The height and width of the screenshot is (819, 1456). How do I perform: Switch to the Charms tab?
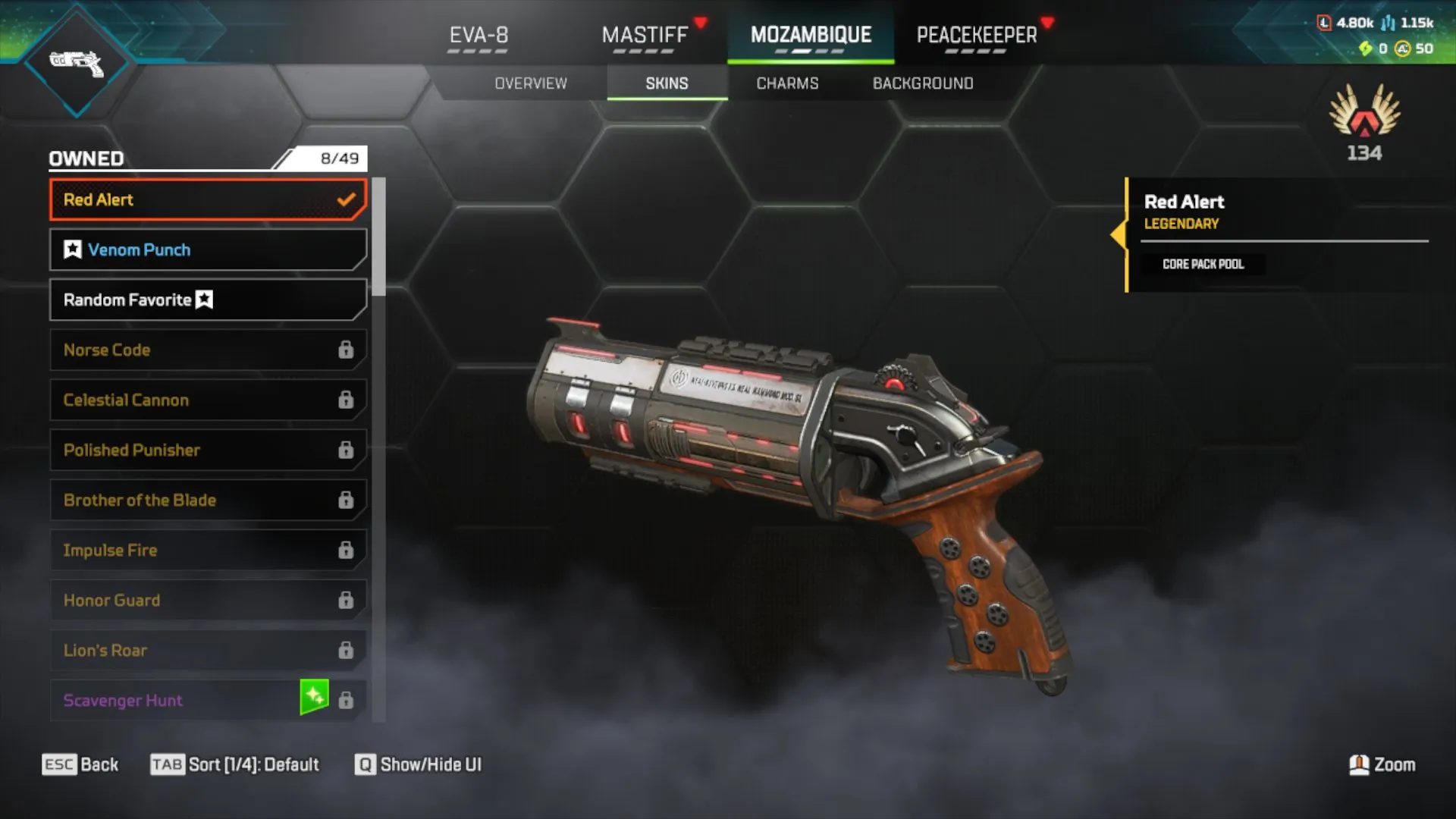pyautogui.click(x=786, y=83)
